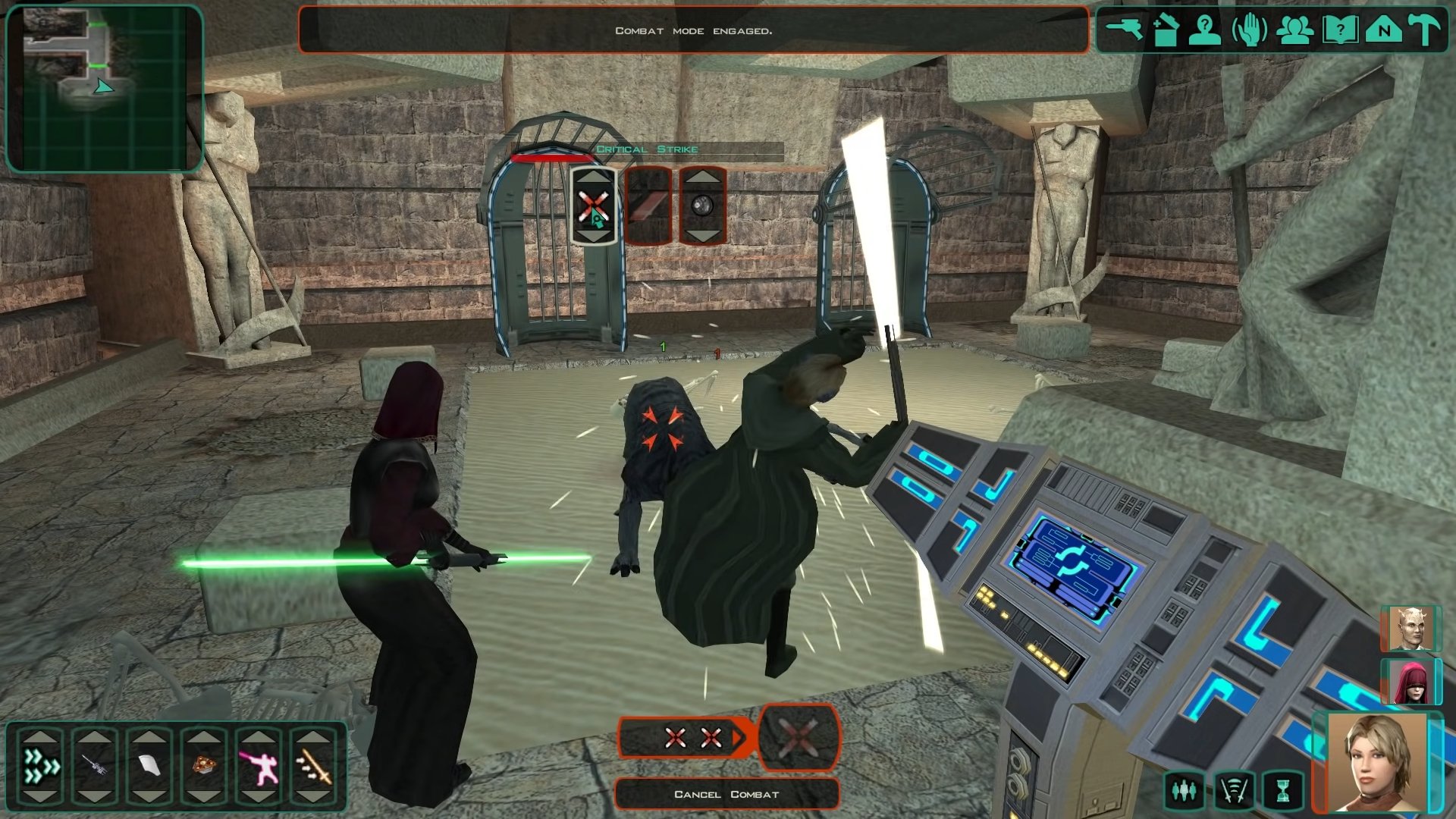Open the options hammer icon
1456x819 pixels.
pyautogui.click(x=1426, y=30)
